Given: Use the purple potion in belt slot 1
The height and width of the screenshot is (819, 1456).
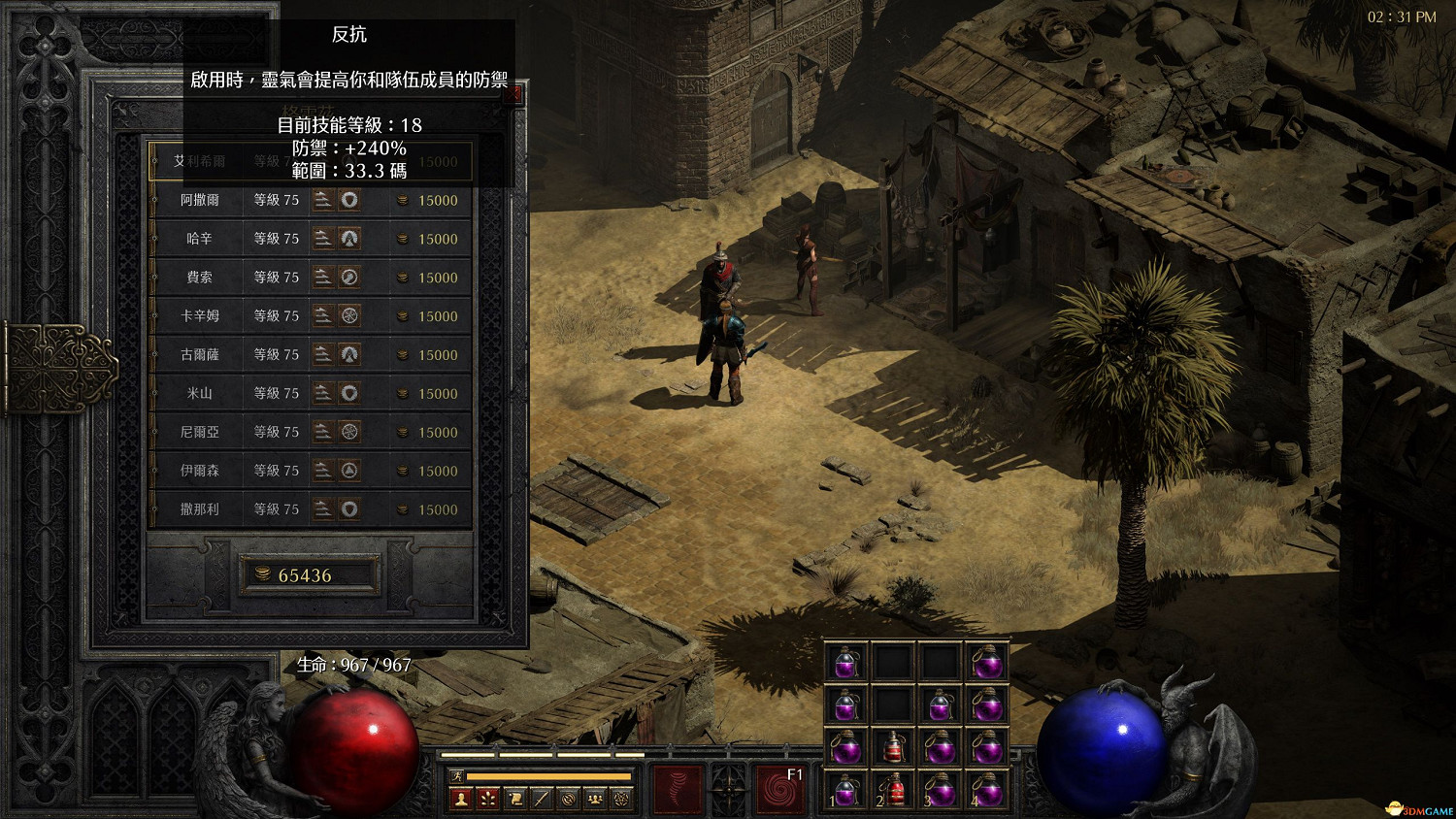Looking at the screenshot, I should point(846,791).
